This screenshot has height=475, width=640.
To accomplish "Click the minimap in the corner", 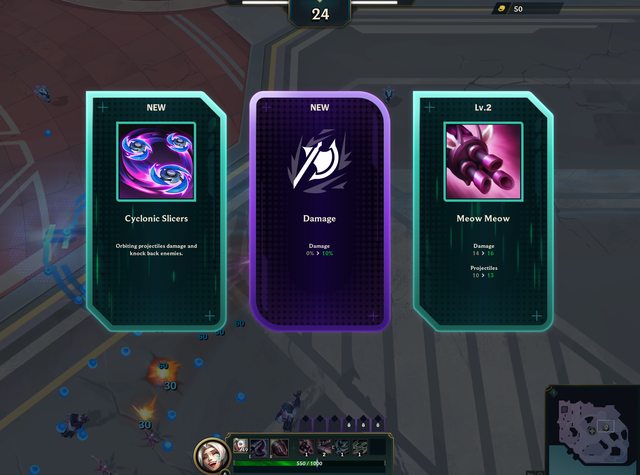I will point(592,428).
